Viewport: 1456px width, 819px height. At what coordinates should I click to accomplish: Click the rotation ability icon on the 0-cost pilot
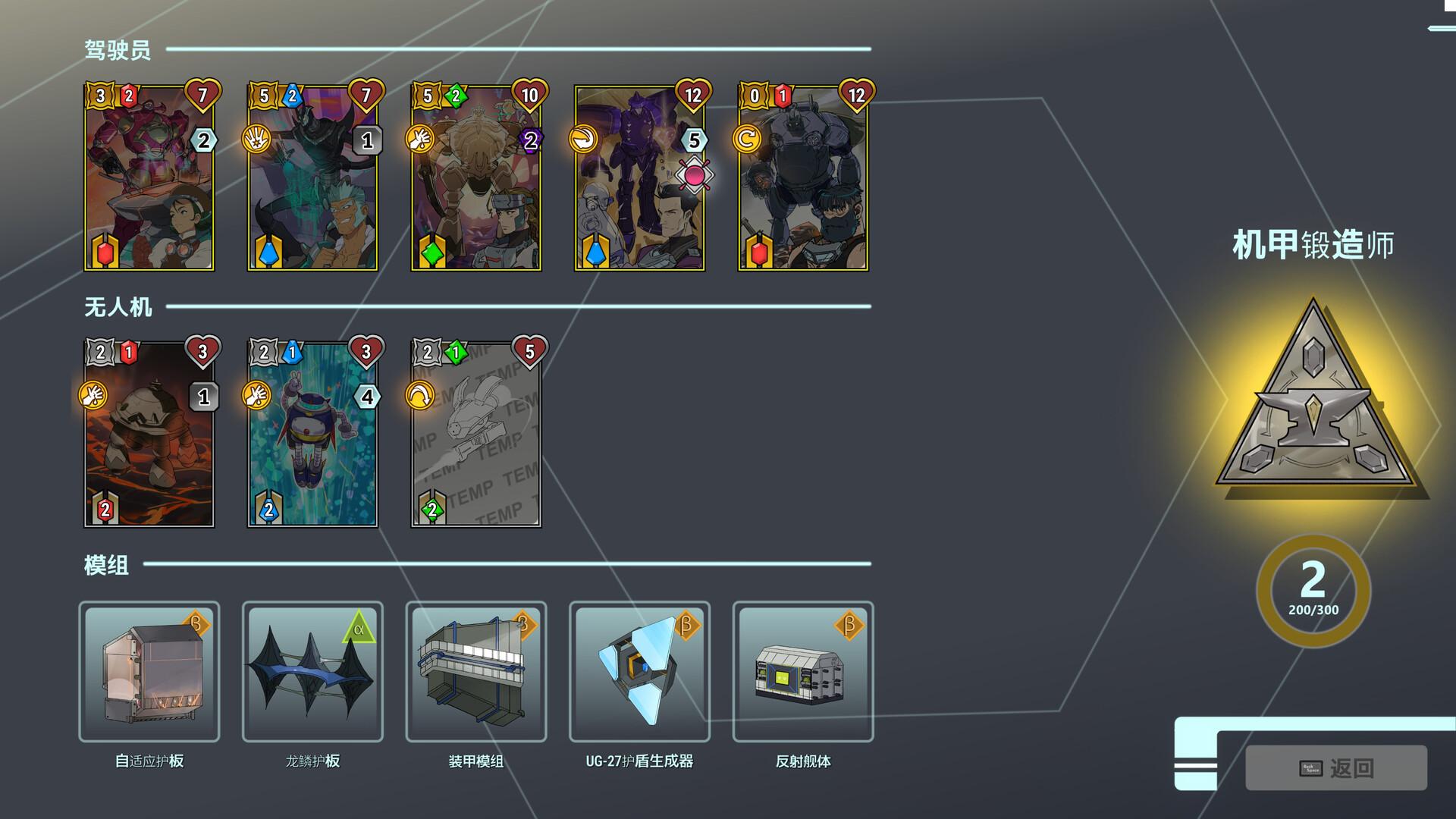pyautogui.click(x=746, y=140)
